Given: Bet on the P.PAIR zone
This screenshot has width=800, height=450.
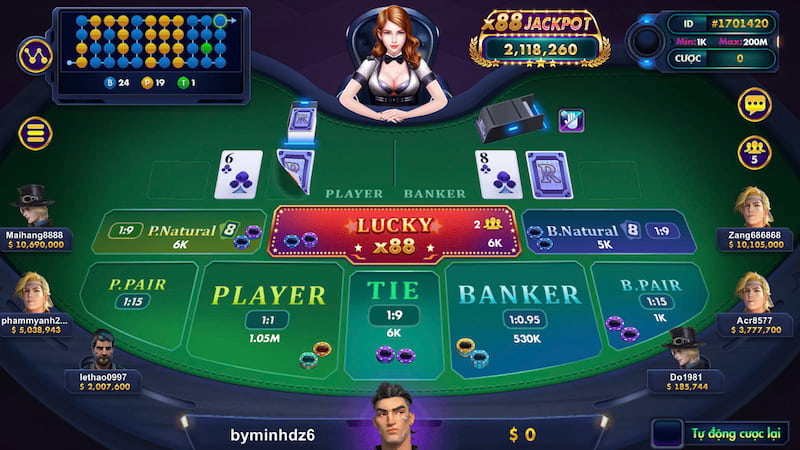Looking at the screenshot, I should coord(137,296).
